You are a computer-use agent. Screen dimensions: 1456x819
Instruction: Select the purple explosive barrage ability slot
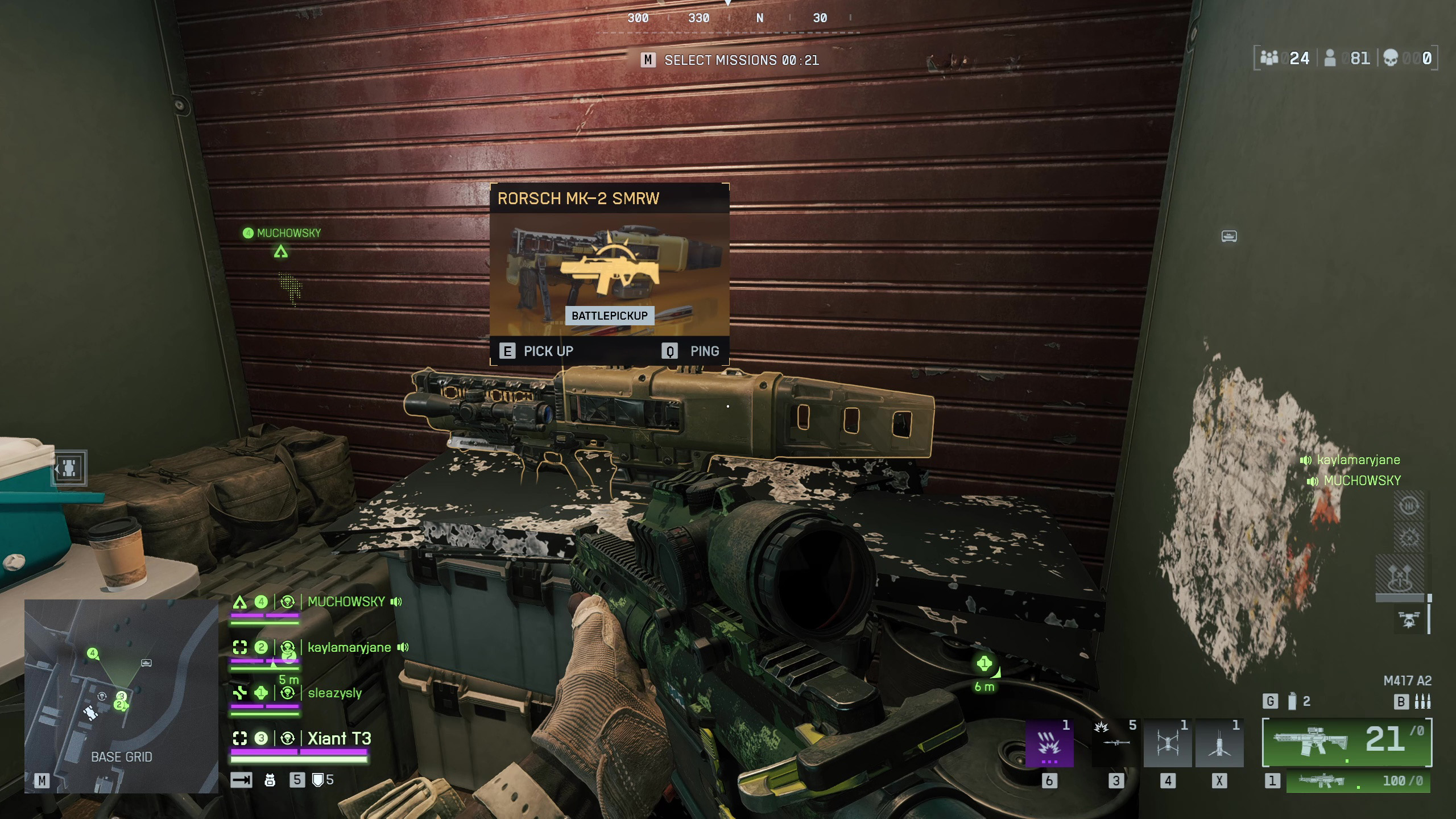1049,743
